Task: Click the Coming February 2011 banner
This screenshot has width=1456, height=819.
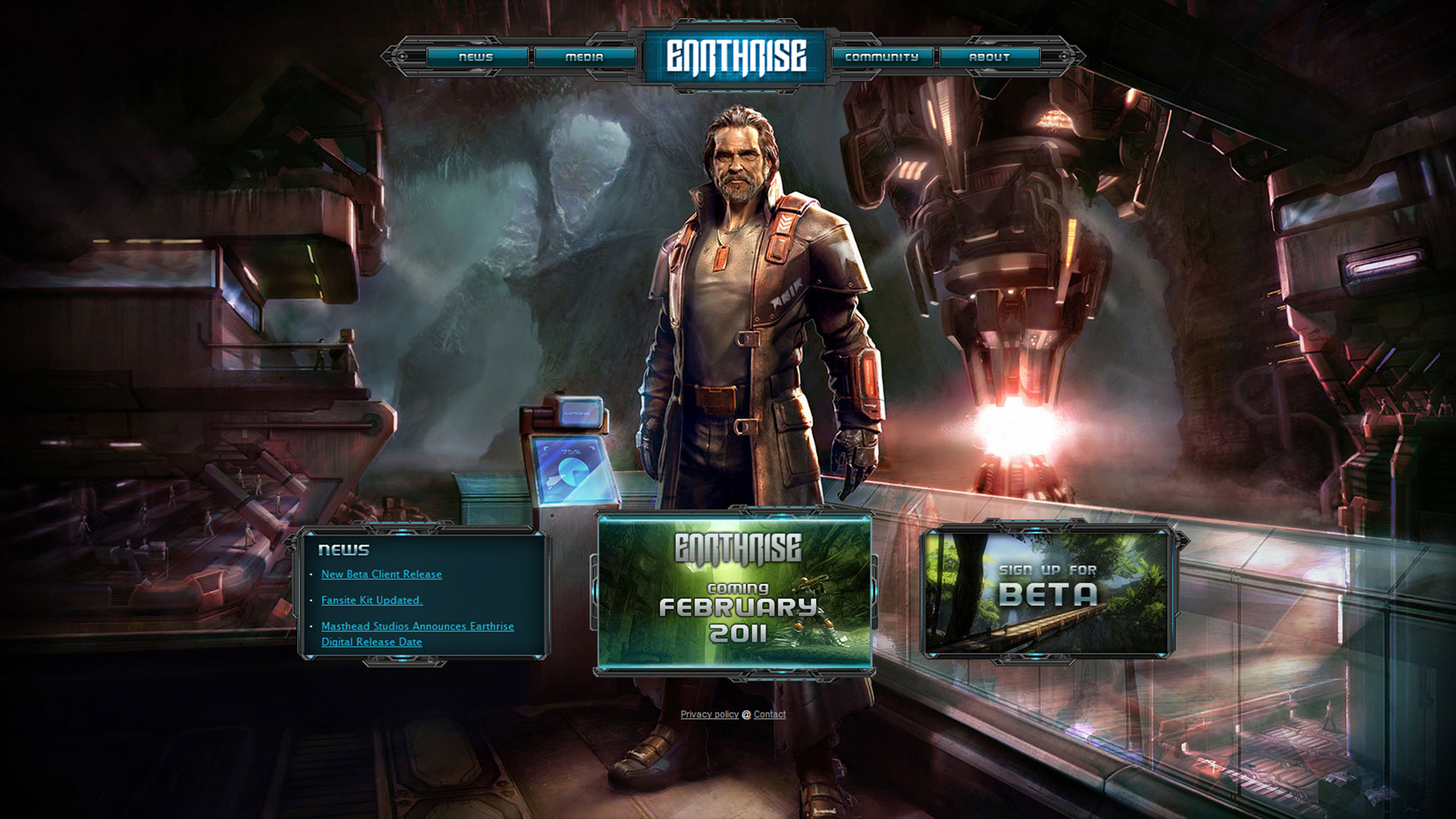Action: 734,592
